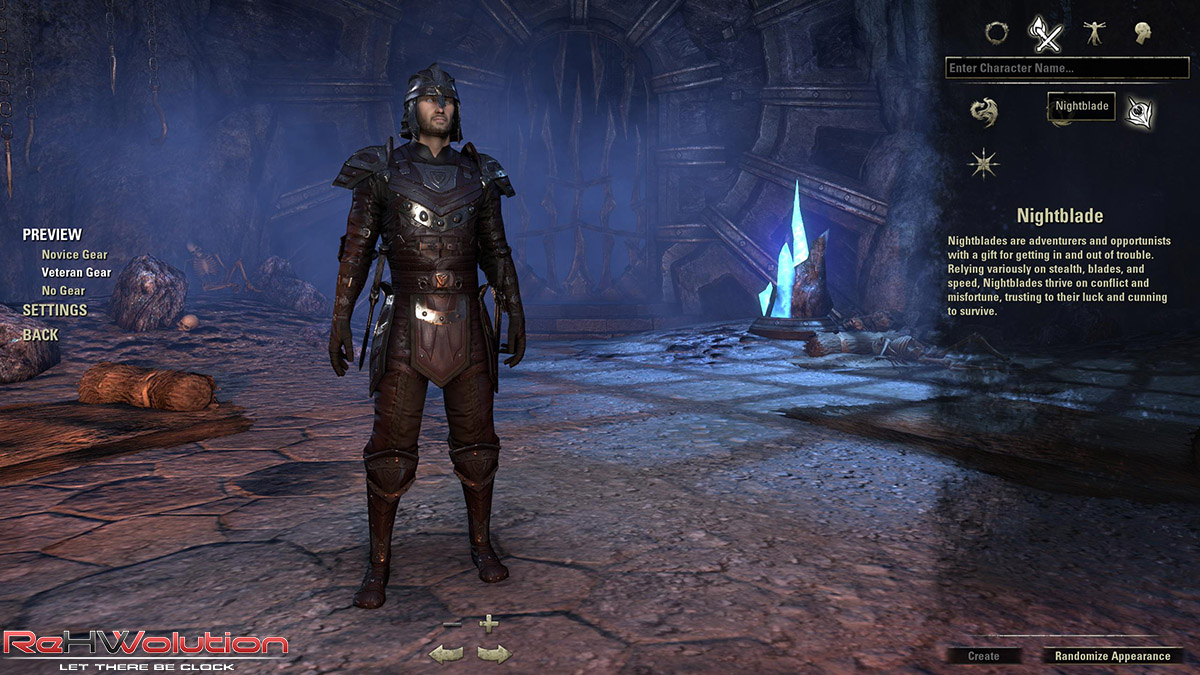Preview the Novice Gear
The image size is (1200, 675).
(x=74, y=255)
